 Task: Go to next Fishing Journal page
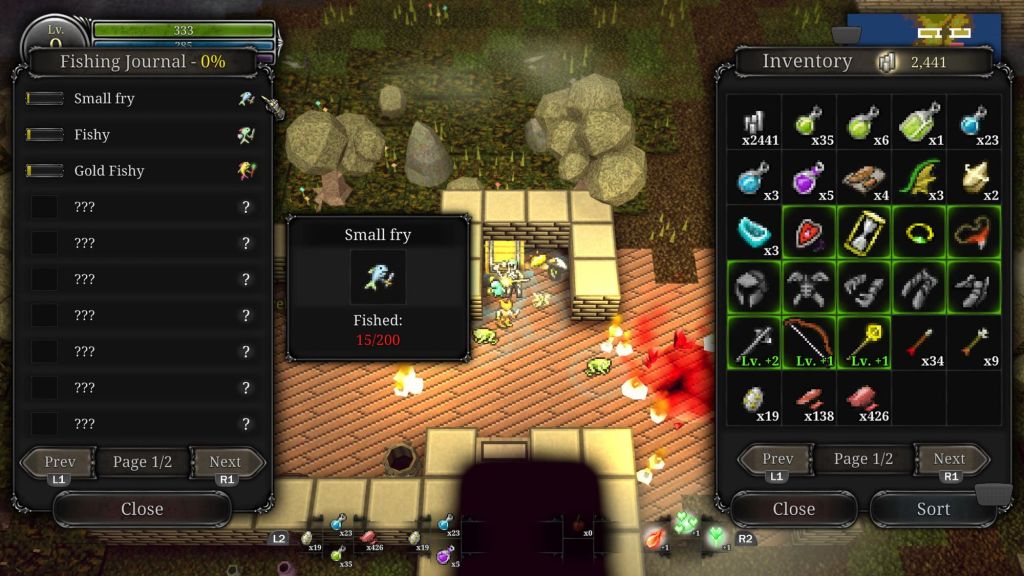tap(225, 462)
